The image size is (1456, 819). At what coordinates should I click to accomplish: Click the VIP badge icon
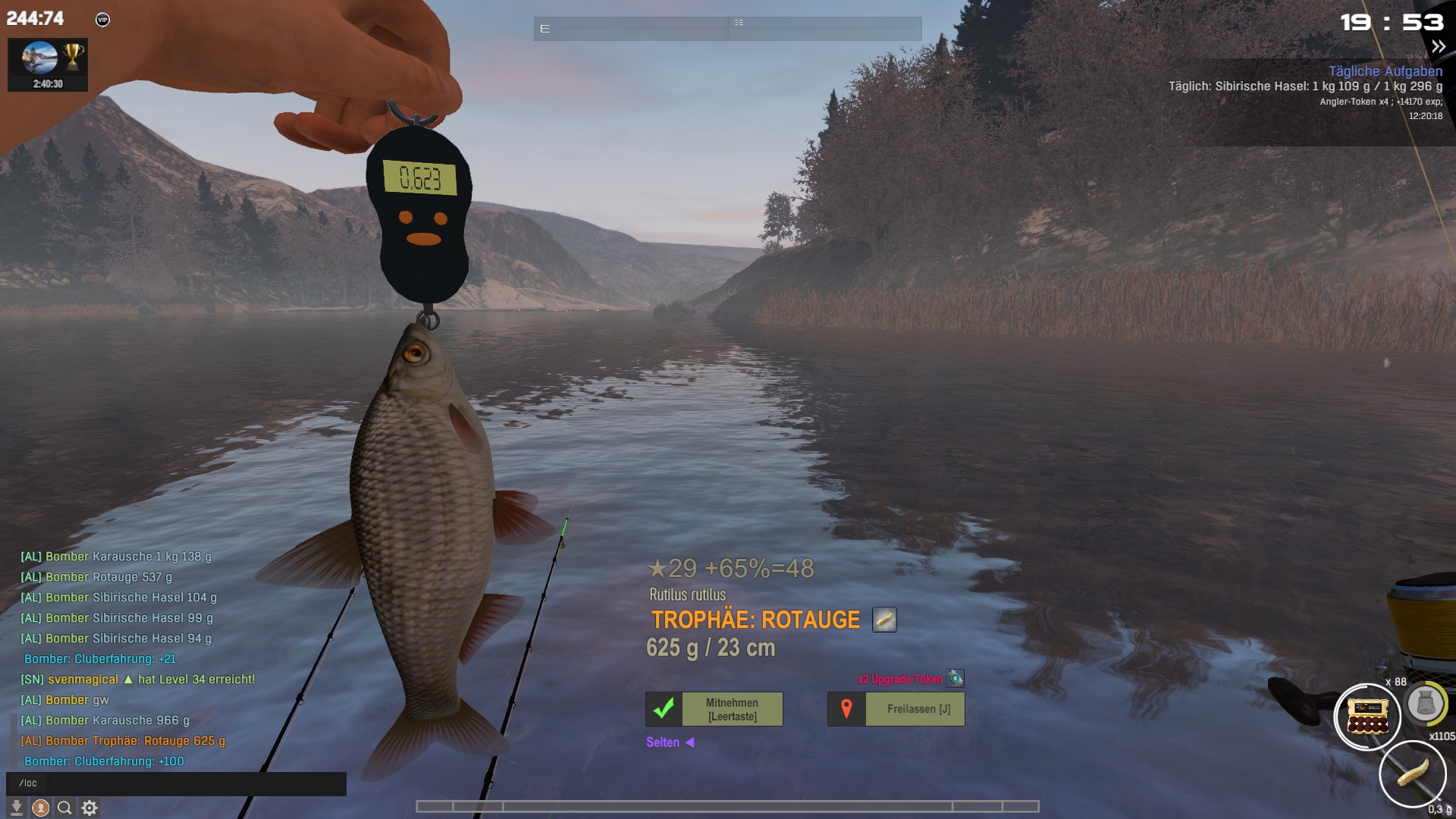point(103,20)
